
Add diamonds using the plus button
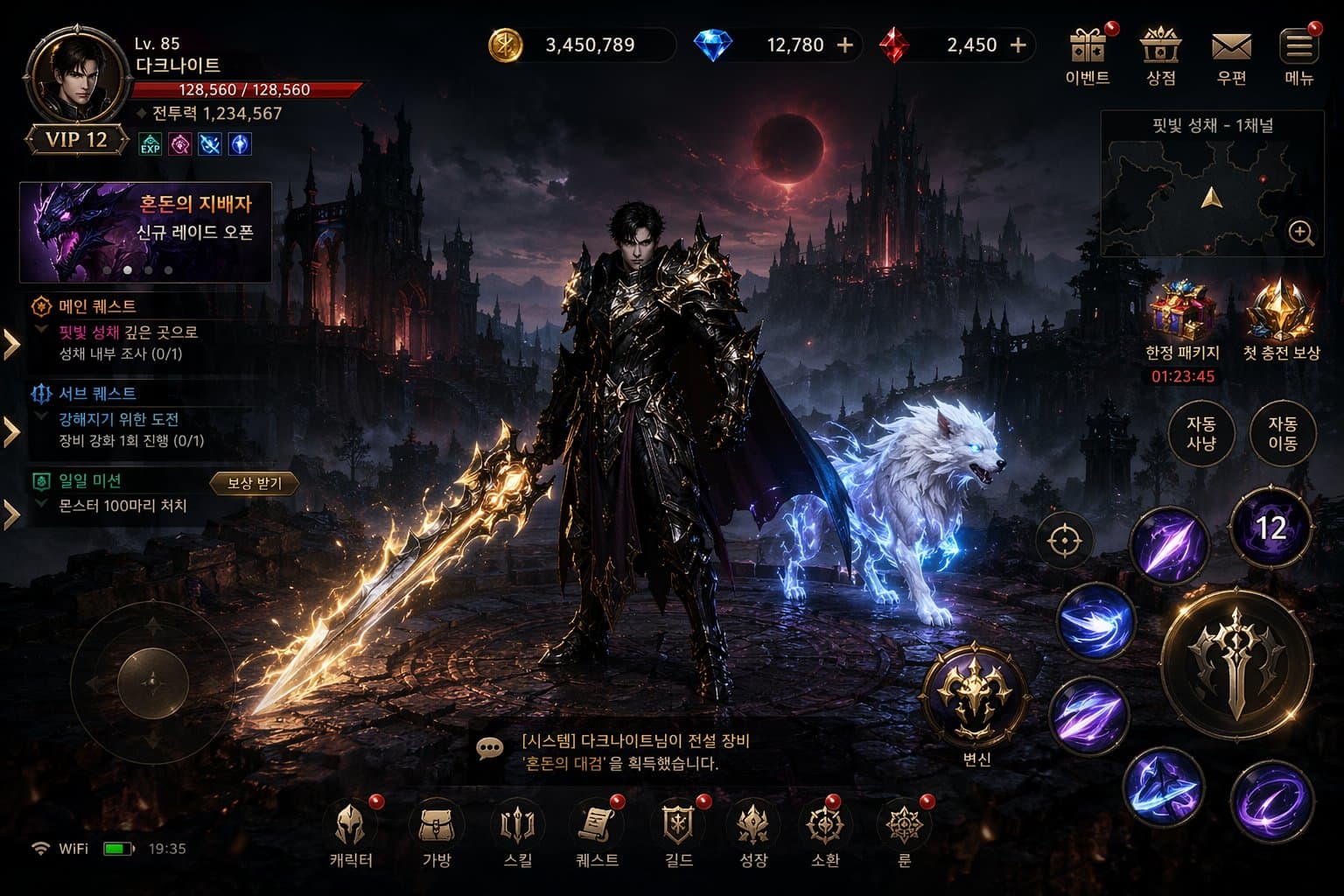tap(844, 44)
